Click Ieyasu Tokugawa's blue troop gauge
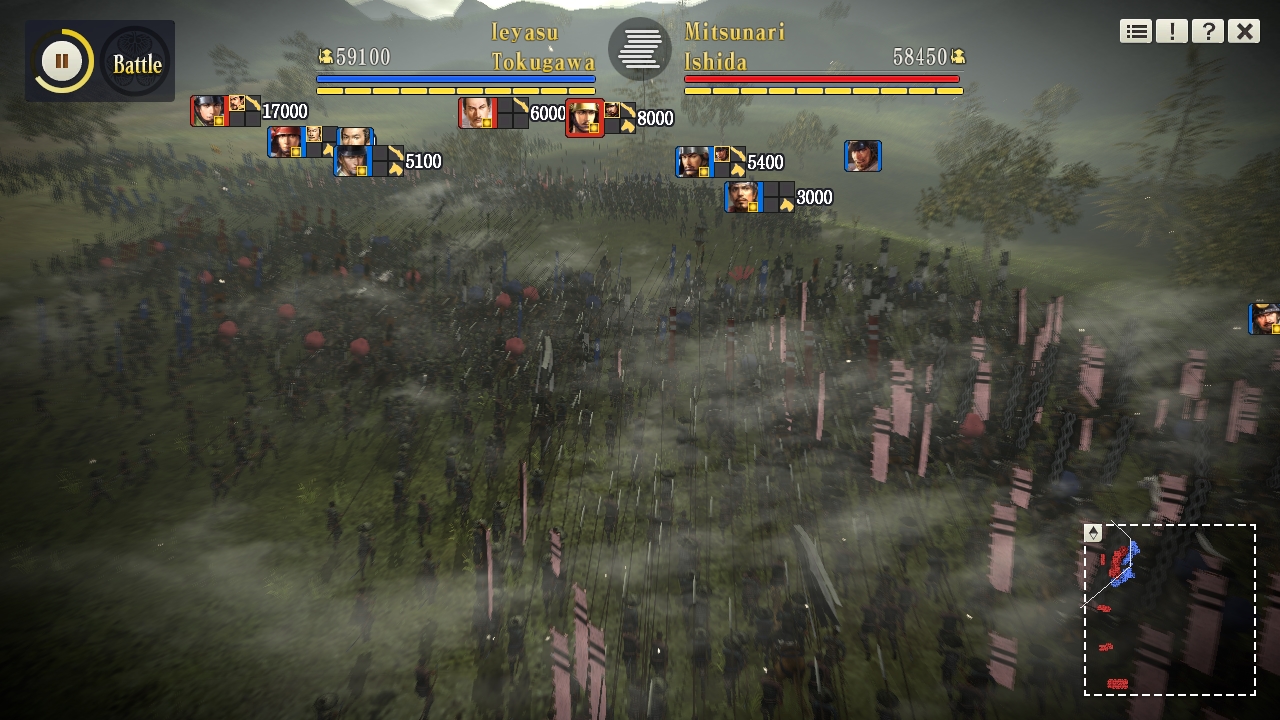 456,78
